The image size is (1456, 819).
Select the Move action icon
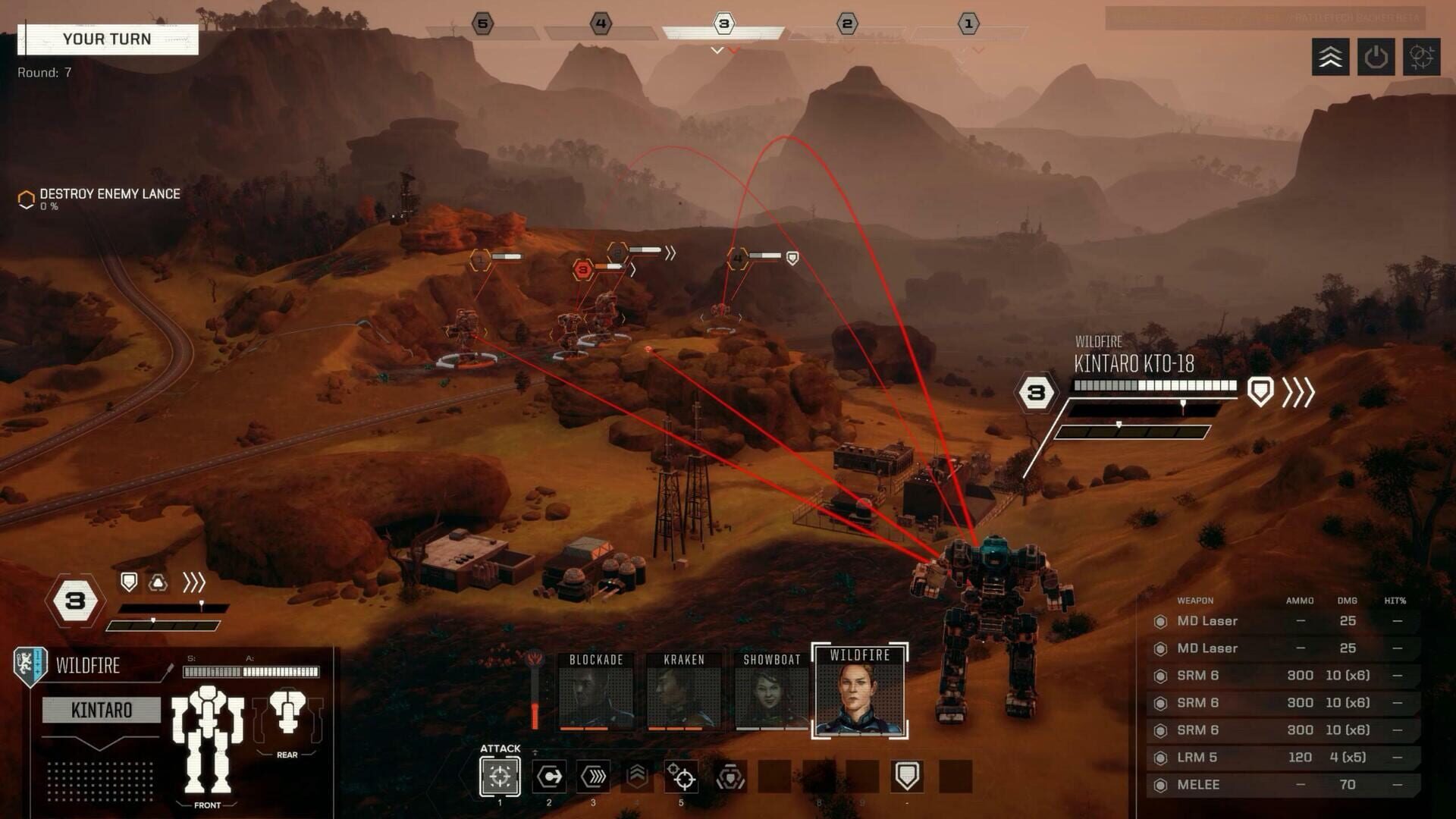548,773
